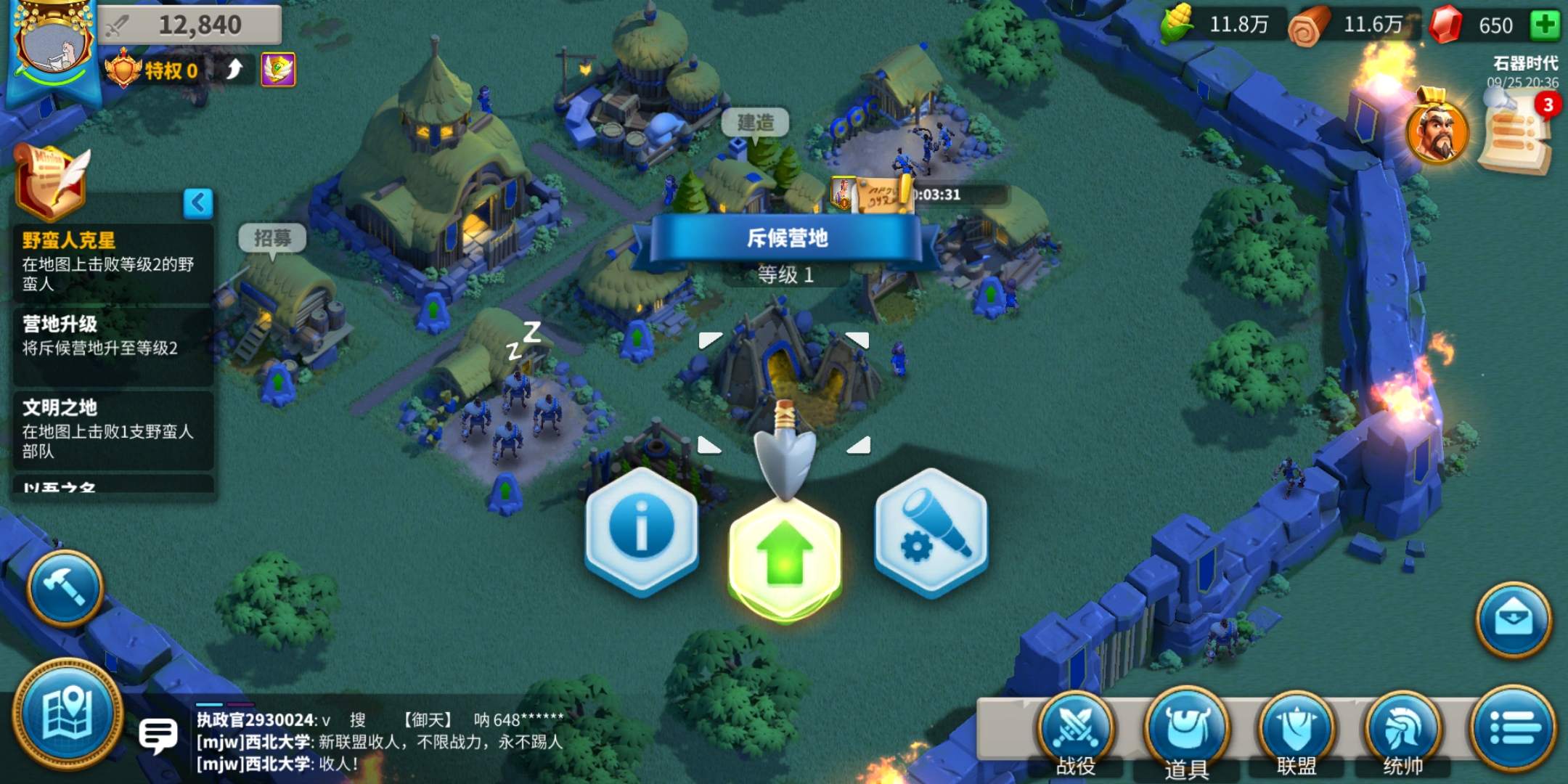
Task: Open the chat box
Action: point(158,735)
